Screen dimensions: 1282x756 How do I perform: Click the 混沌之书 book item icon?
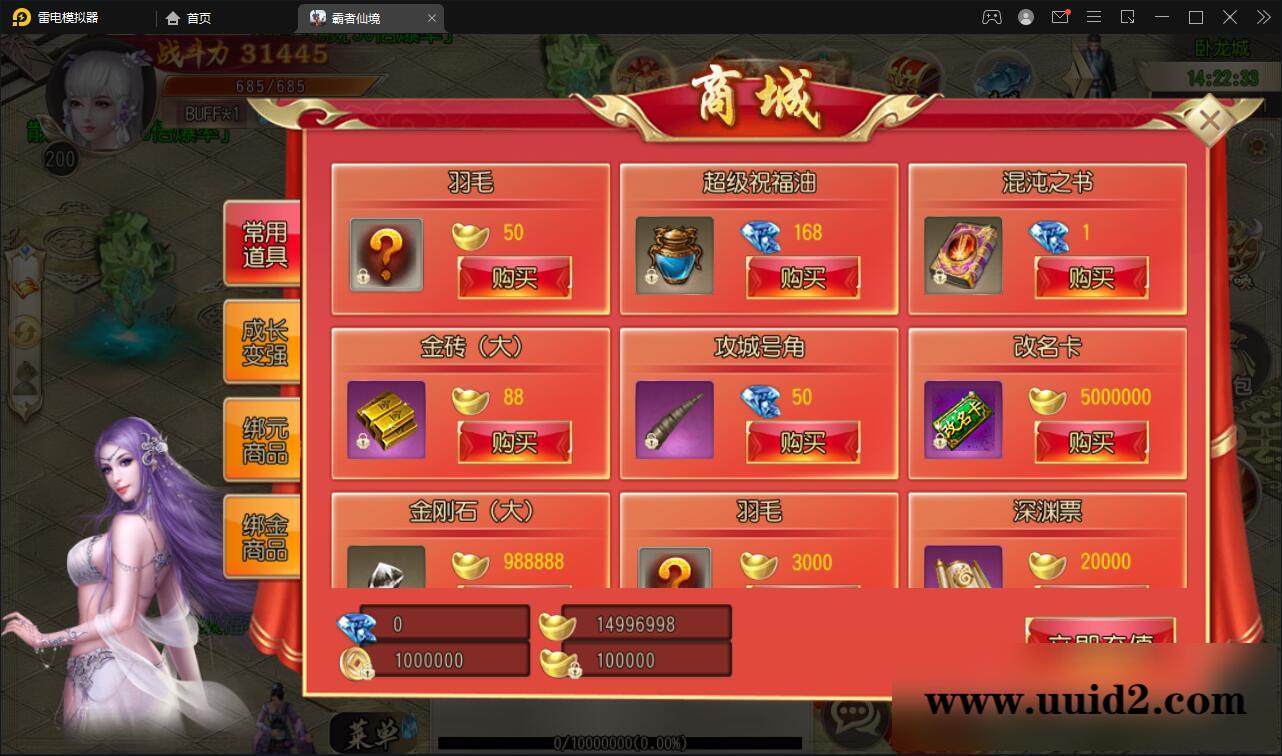tap(962, 255)
